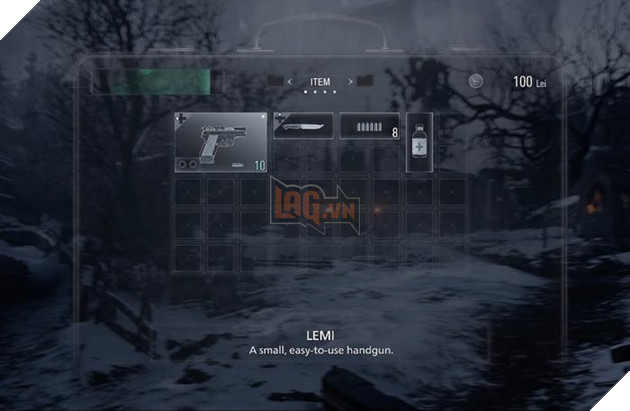Viewport: 630px width, 411px height.
Task: Choose the handgun ammo stack
Action: point(369,127)
